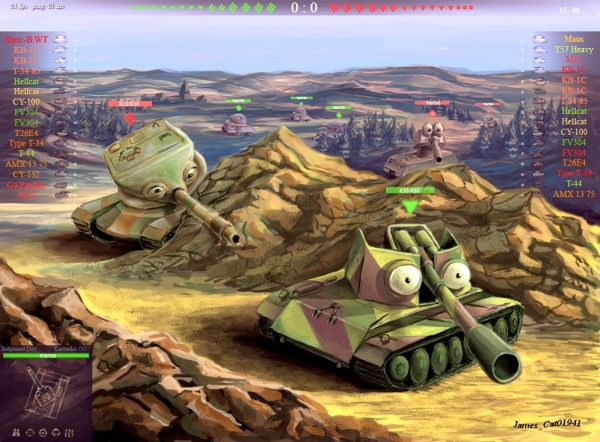The height and width of the screenshot is (442, 600).
Task: Choose GwPanther from the team roster
Action: tap(26, 184)
